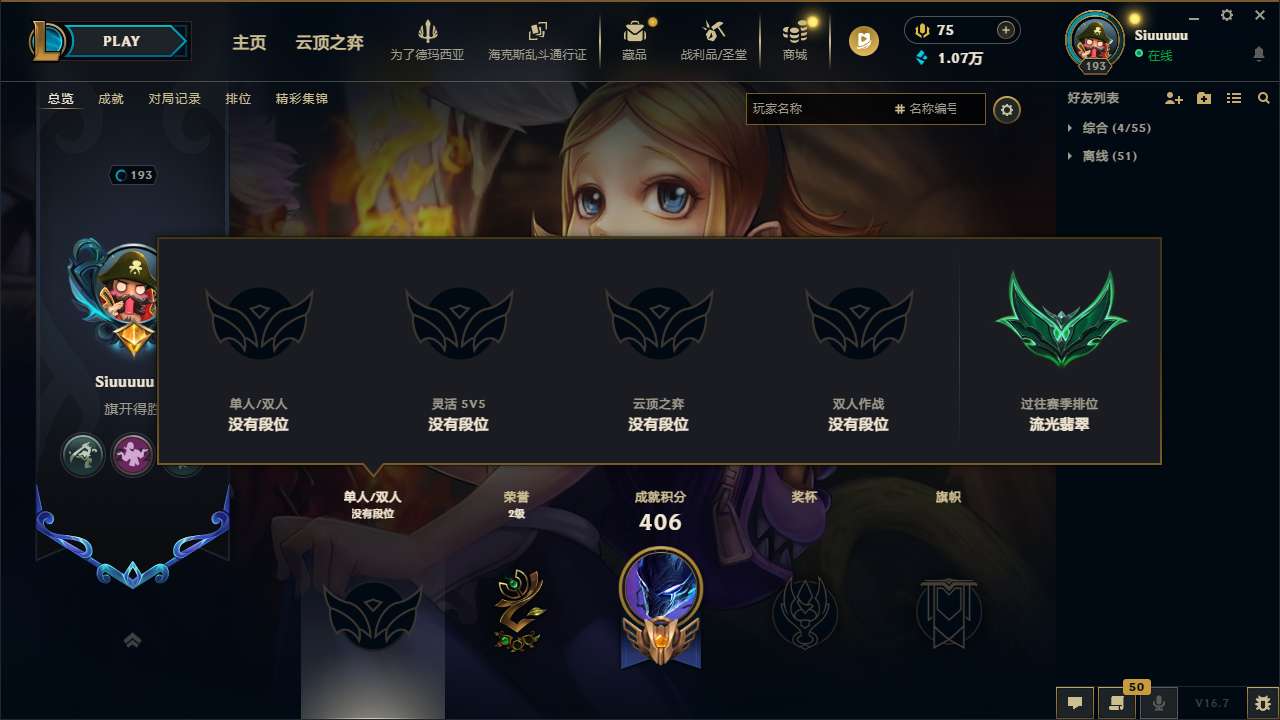Expand the 综合 (4/55) friends group

[1105, 128]
